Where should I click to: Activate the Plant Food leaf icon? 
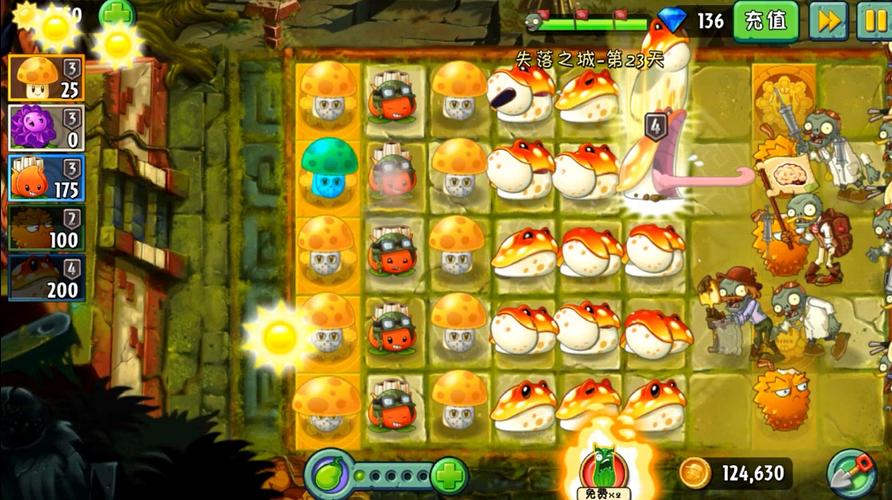(x=330, y=473)
